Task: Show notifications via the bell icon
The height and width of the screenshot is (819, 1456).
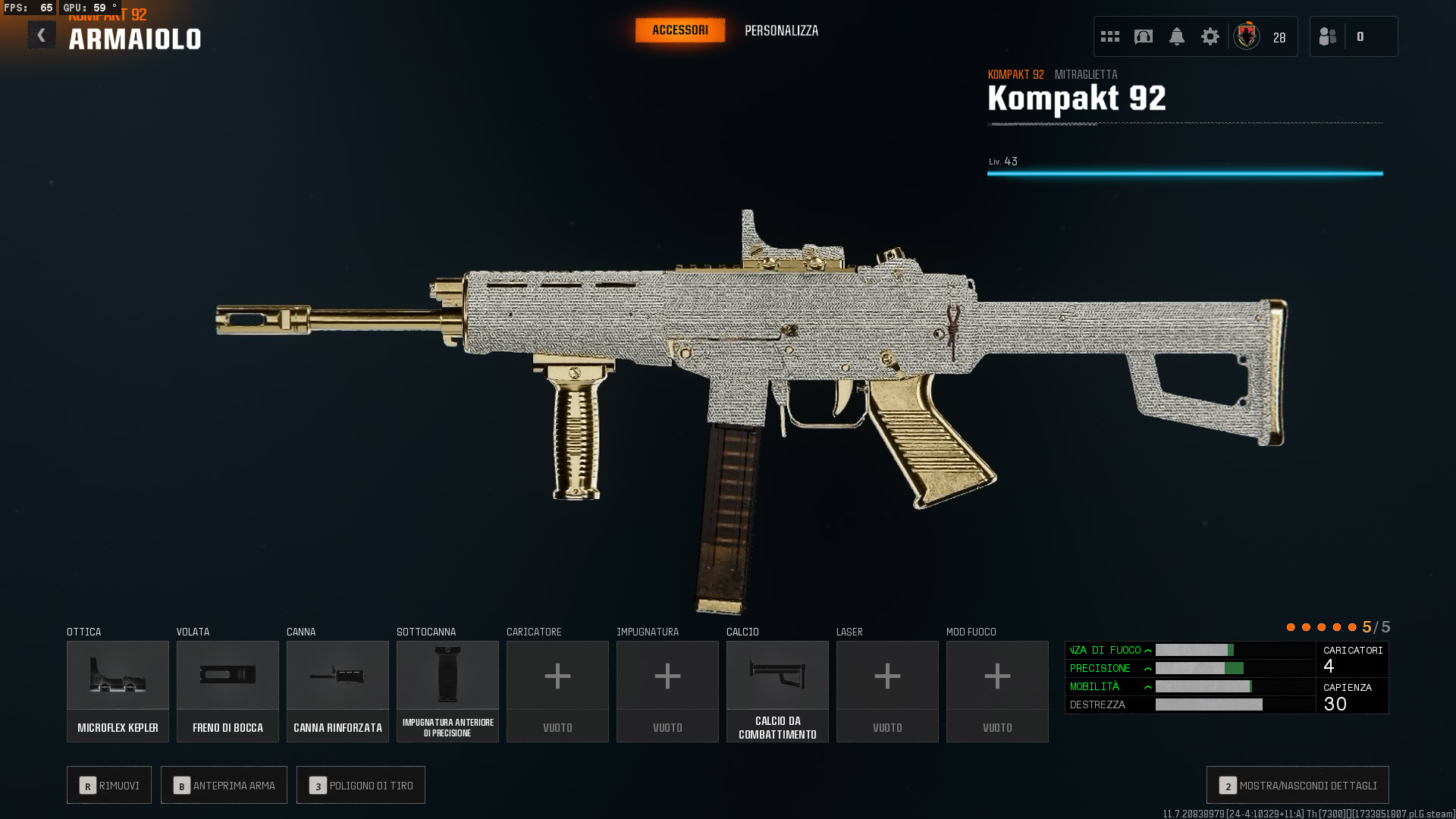Action: pos(1177,36)
